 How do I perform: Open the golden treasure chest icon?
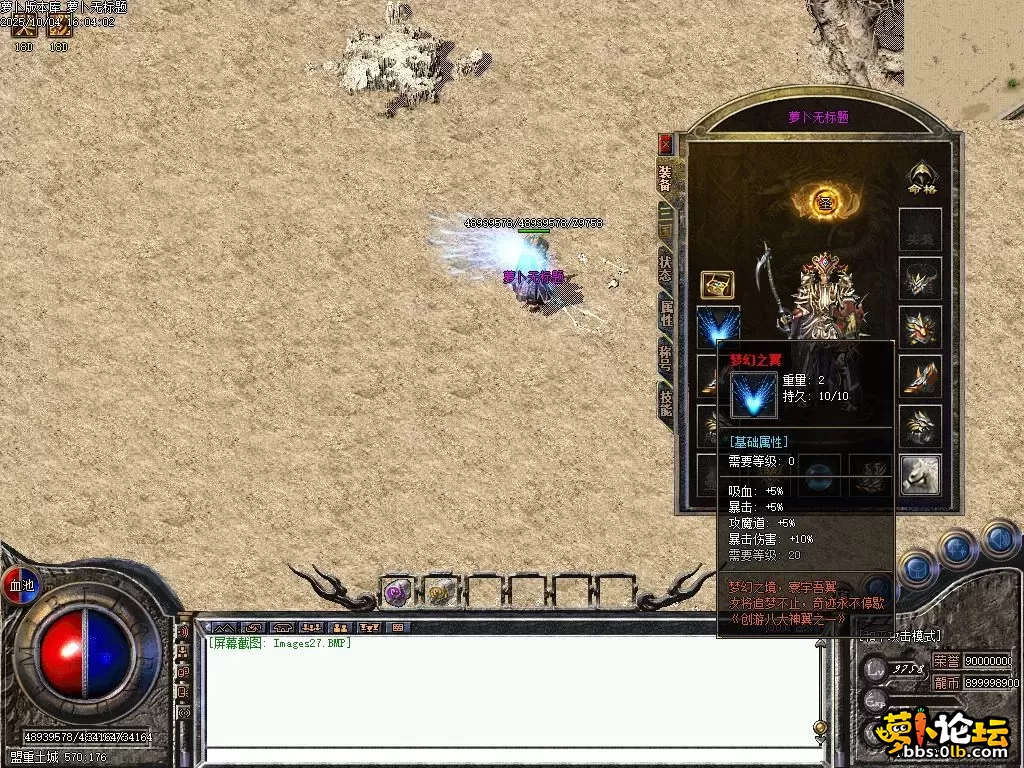[x=717, y=284]
